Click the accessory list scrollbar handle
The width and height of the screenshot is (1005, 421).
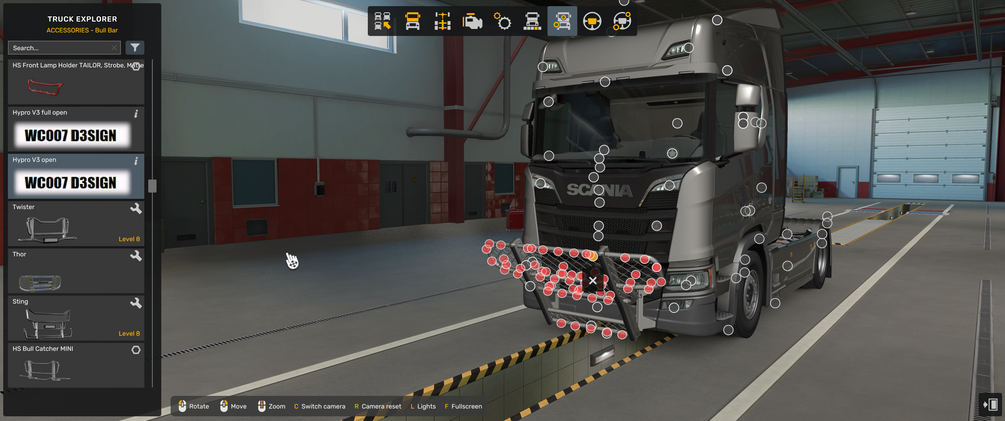click(152, 186)
